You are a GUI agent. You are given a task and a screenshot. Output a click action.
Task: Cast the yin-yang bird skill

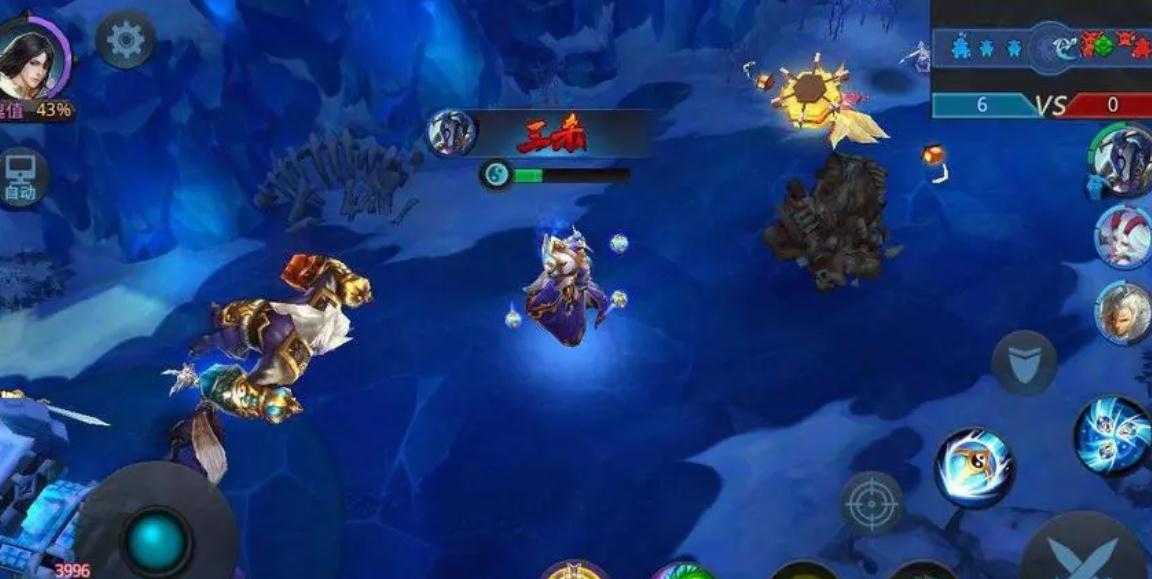click(974, 468)
